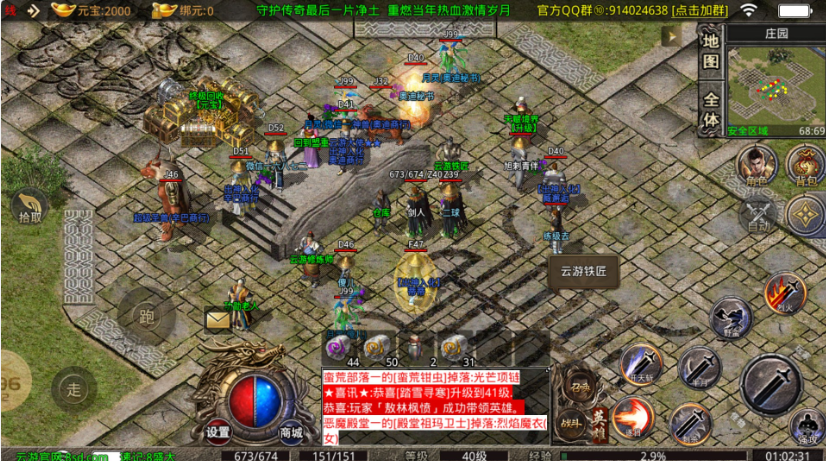Viewport: 826px width, 461px height.
Task: Select the 跑 run movement button
Action: [x=147, y=318]
